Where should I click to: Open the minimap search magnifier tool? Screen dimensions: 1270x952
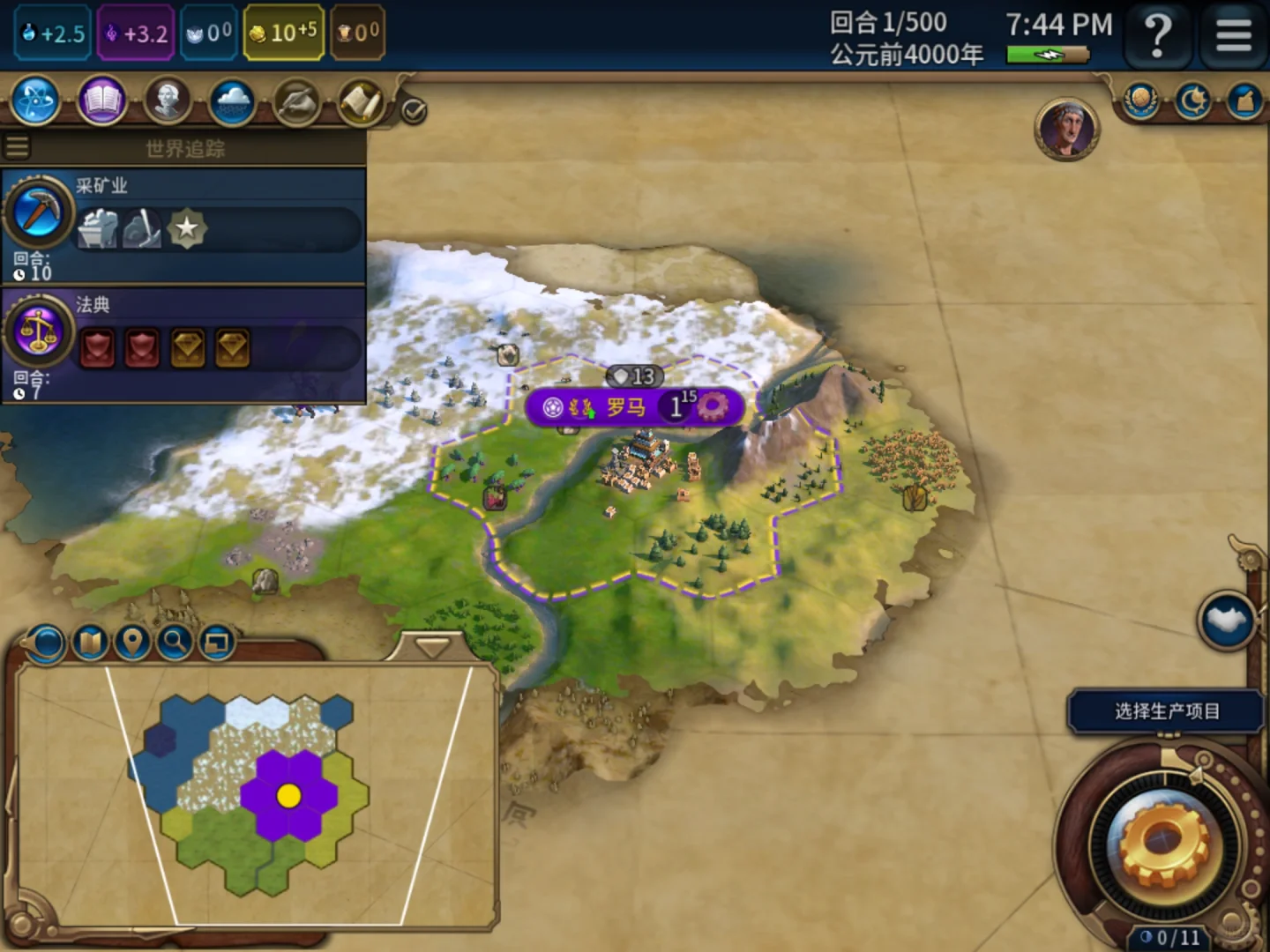(x=175, y=643)
